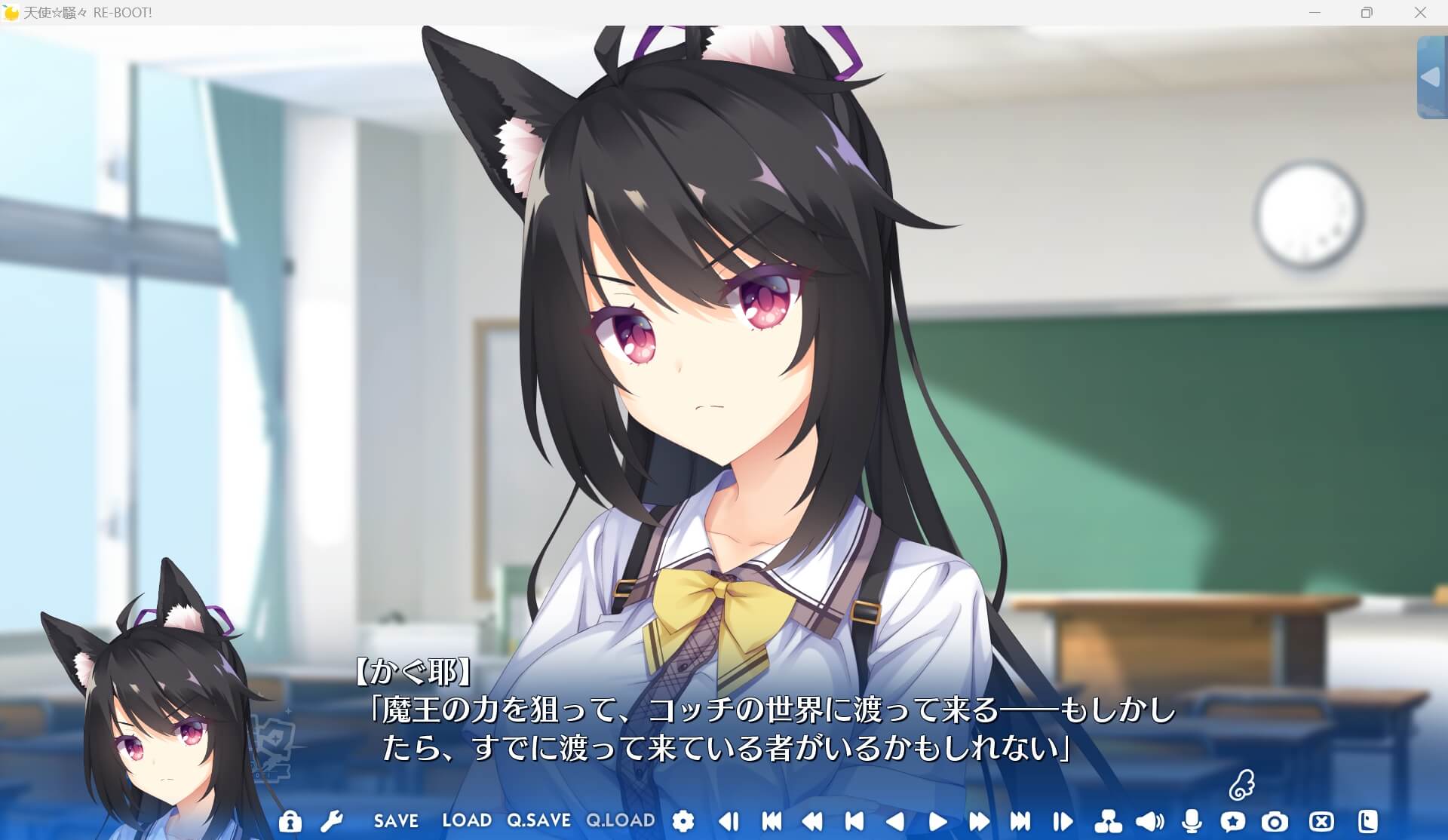1448x840 pixels.
Task: Toggle skip mode with the double-arrow icon
Action: coord(978,821)
